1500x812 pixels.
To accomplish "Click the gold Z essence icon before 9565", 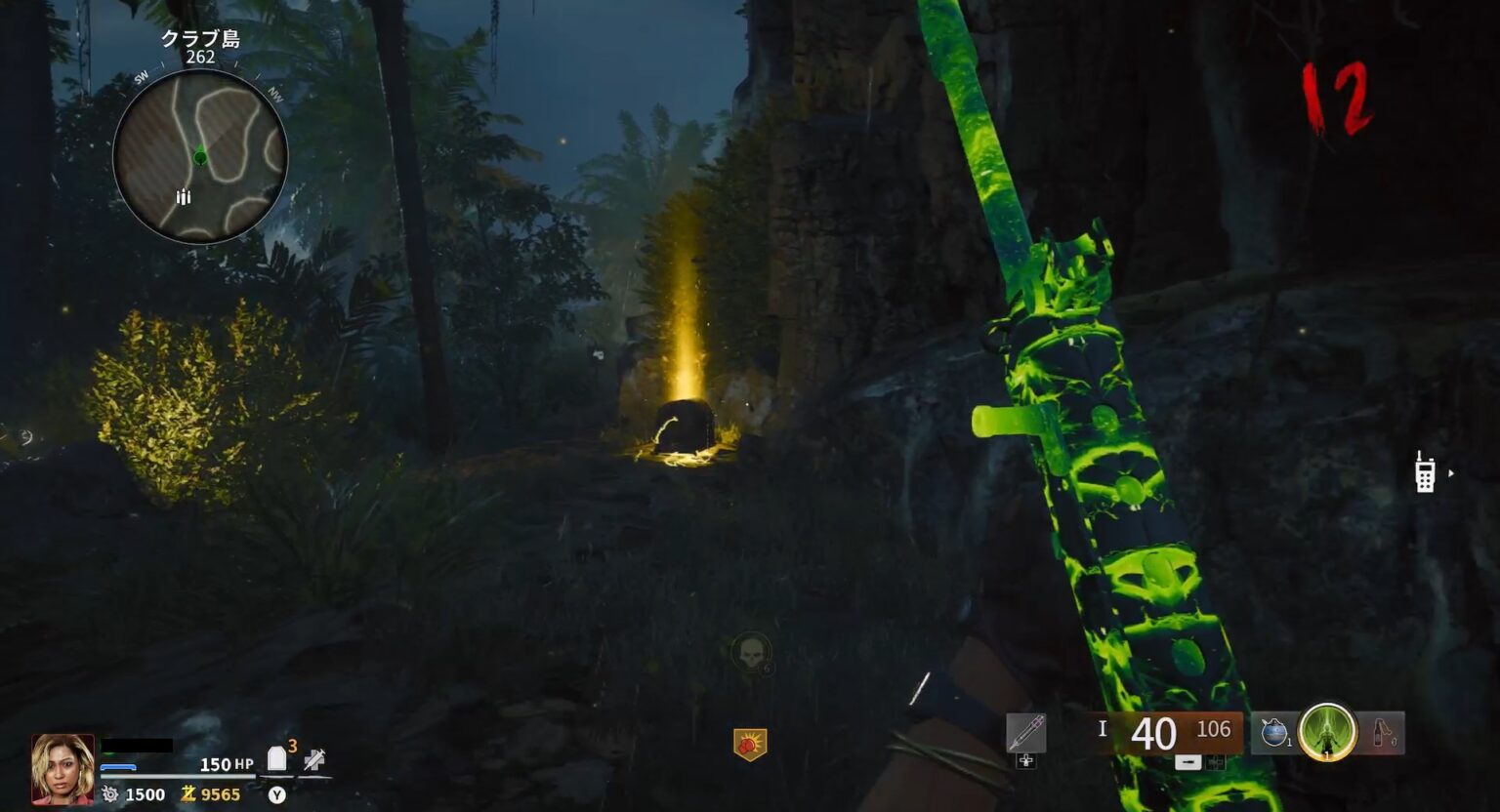I will click(x=187, y=794).
